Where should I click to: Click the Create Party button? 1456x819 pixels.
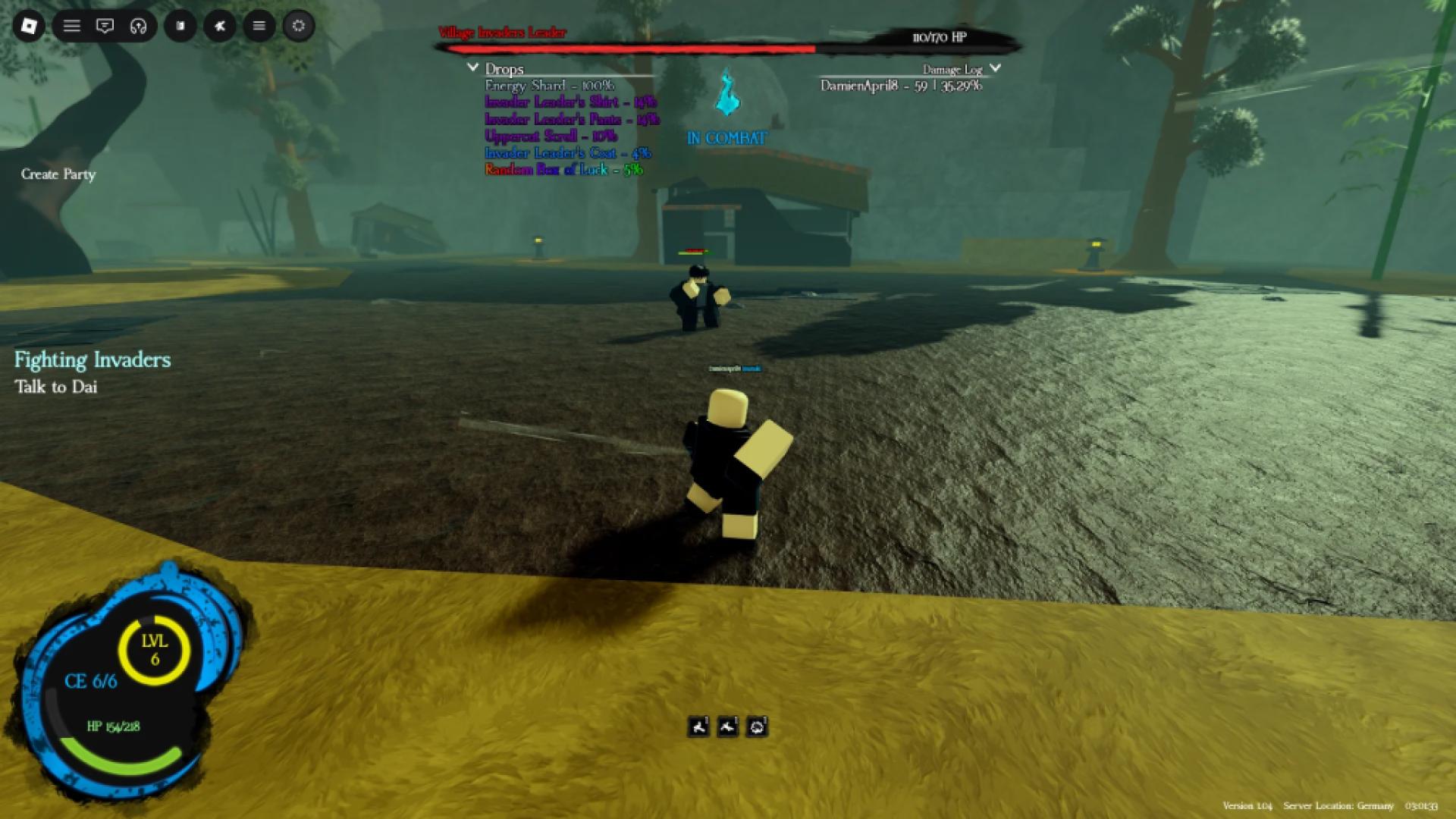click(58, 174)
